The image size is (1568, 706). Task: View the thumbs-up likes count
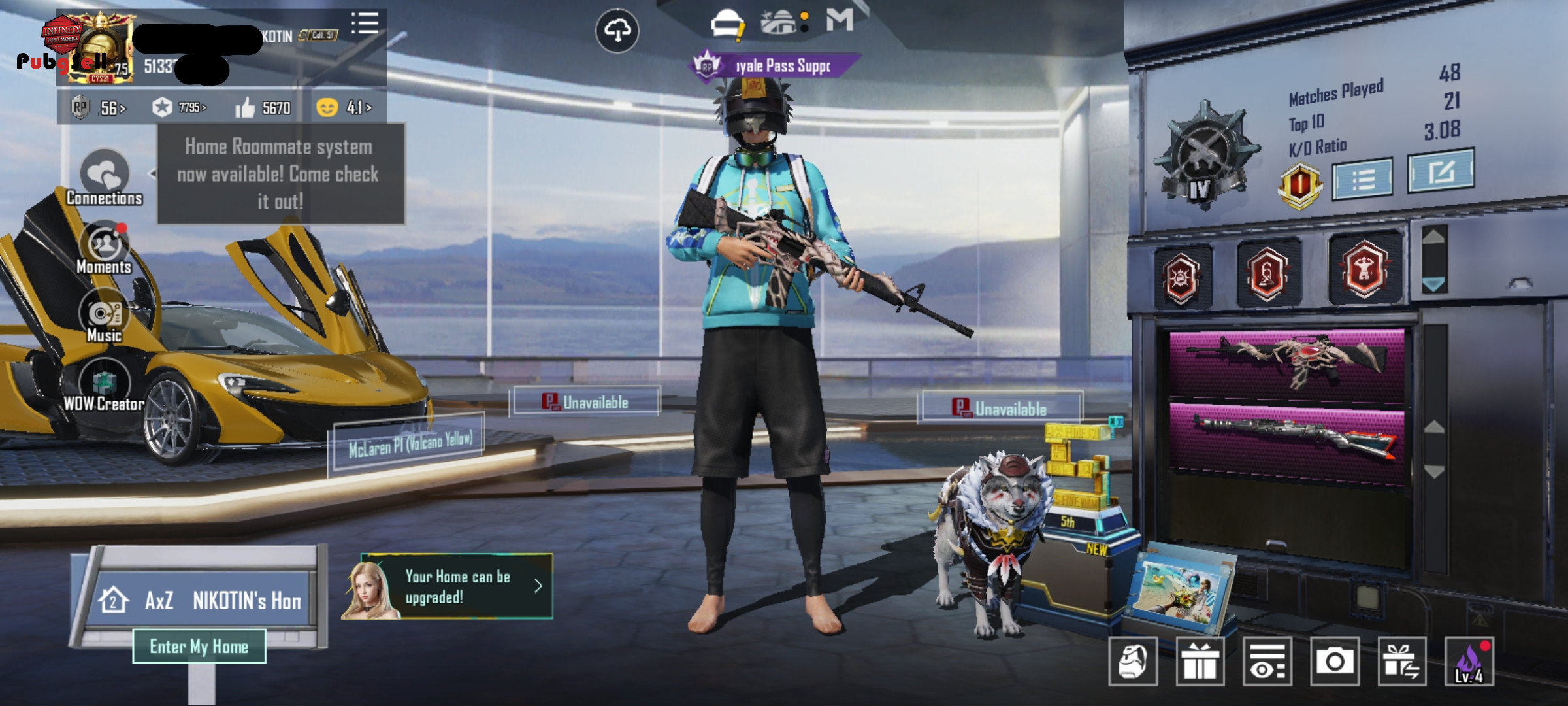263,108
